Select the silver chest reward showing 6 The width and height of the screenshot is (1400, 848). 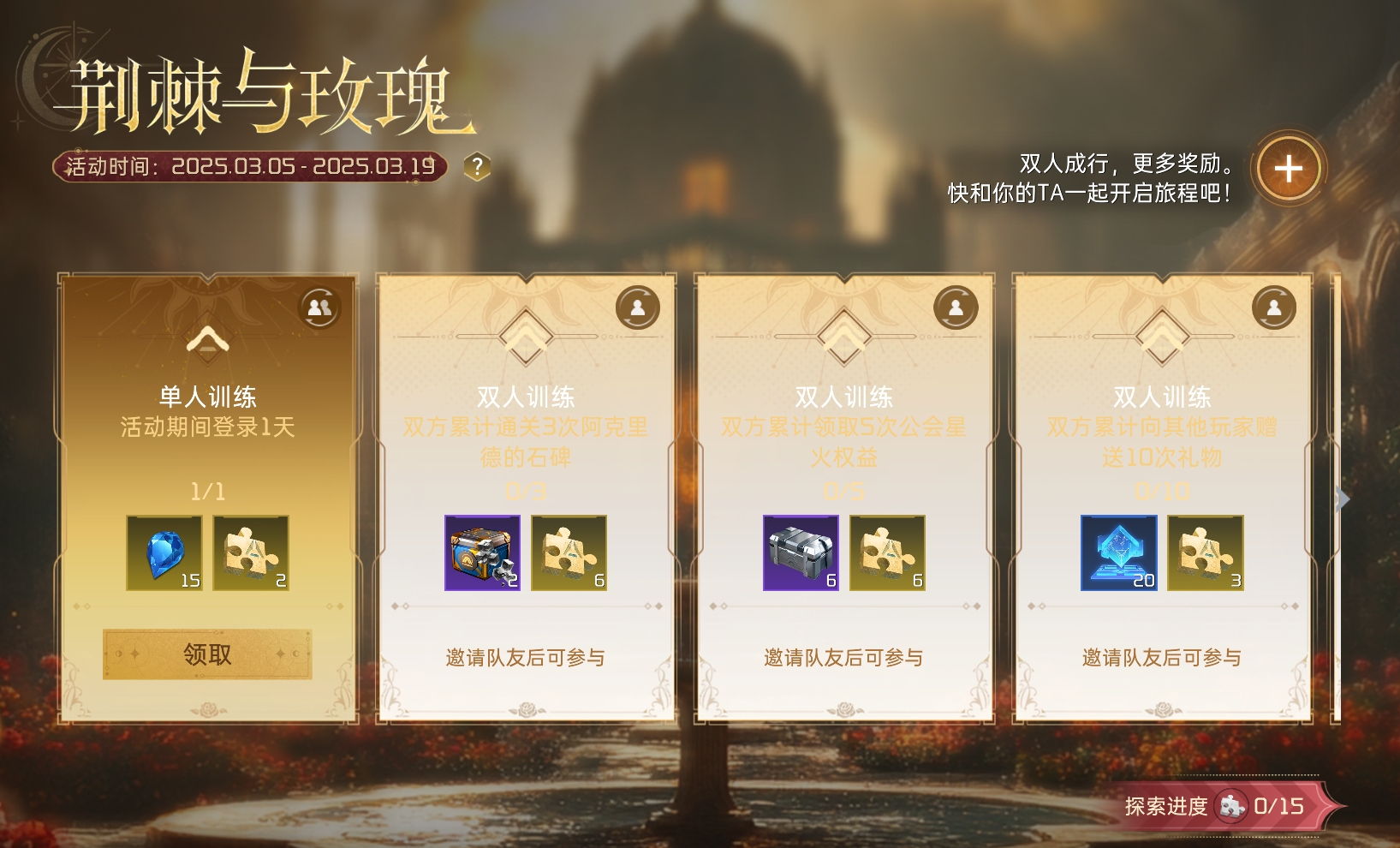(x=801, y=553)
